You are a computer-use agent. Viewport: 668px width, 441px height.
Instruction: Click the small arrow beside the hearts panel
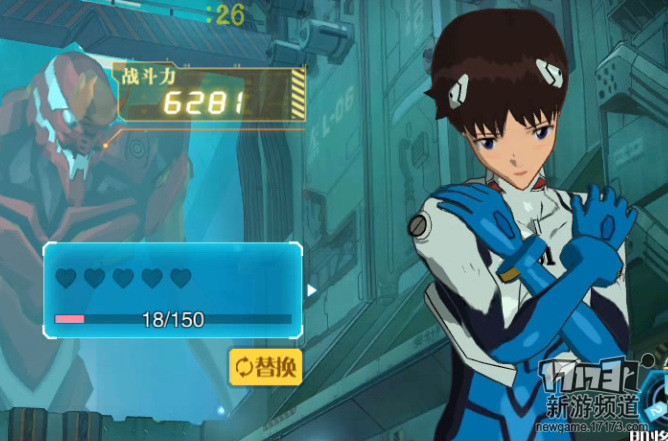point(312,291)
